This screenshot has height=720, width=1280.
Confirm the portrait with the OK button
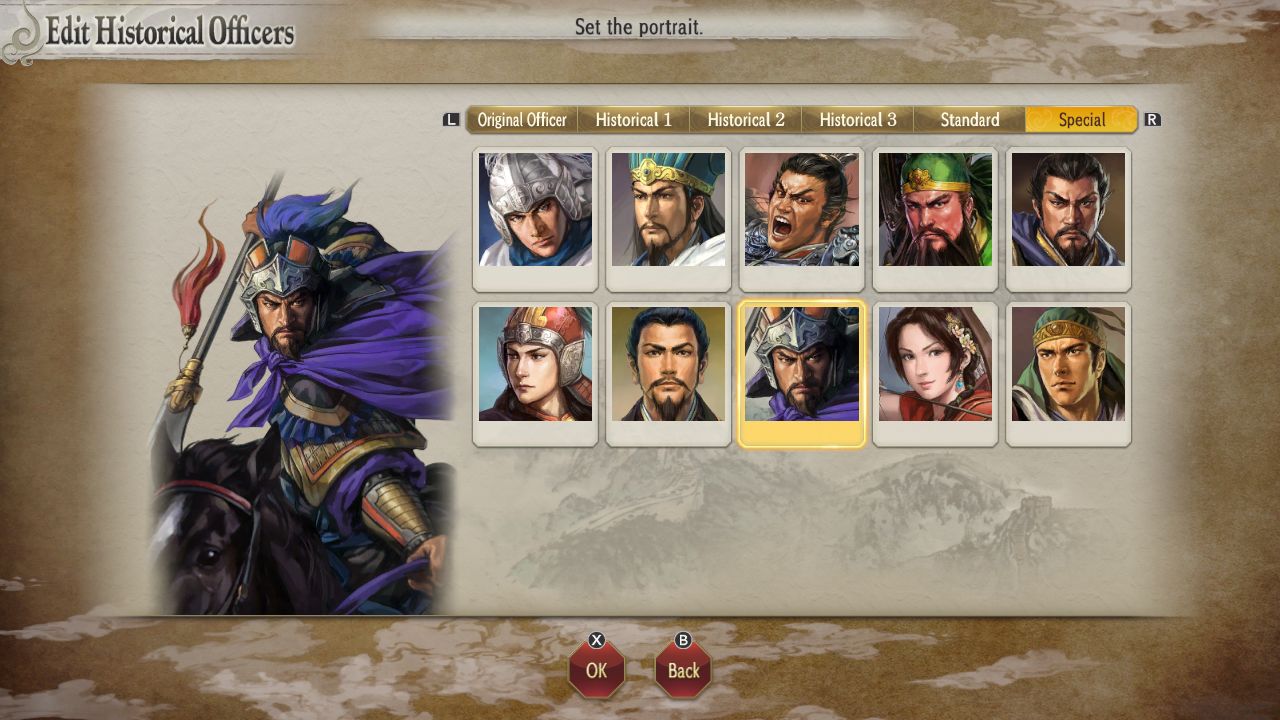(597, 671)
